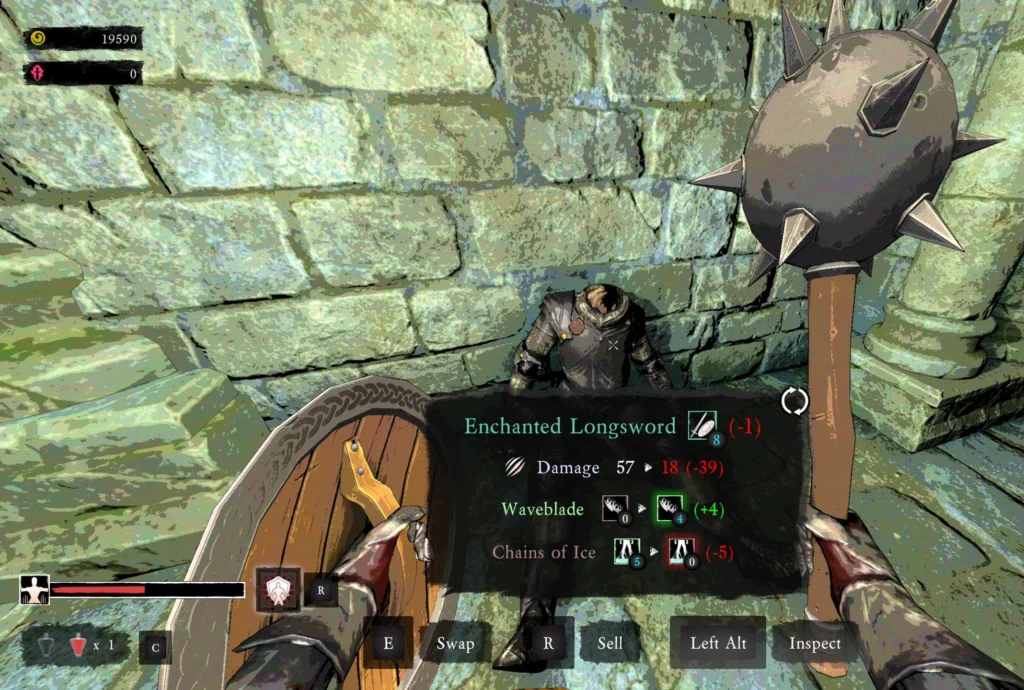Choose the Sell option
This screenshot has height=690, width=1024.
(610, 643)
